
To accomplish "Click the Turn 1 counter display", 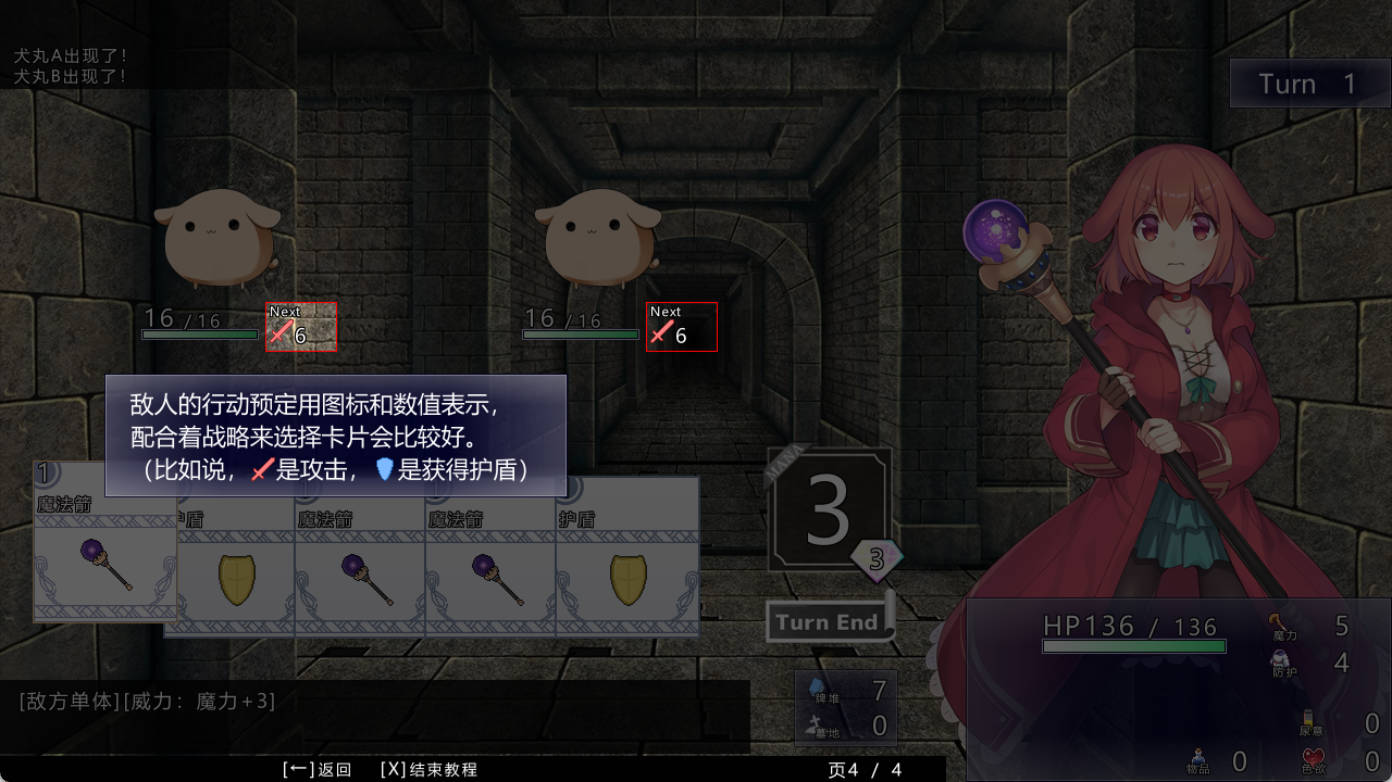I will click(x=1308, y=84).
